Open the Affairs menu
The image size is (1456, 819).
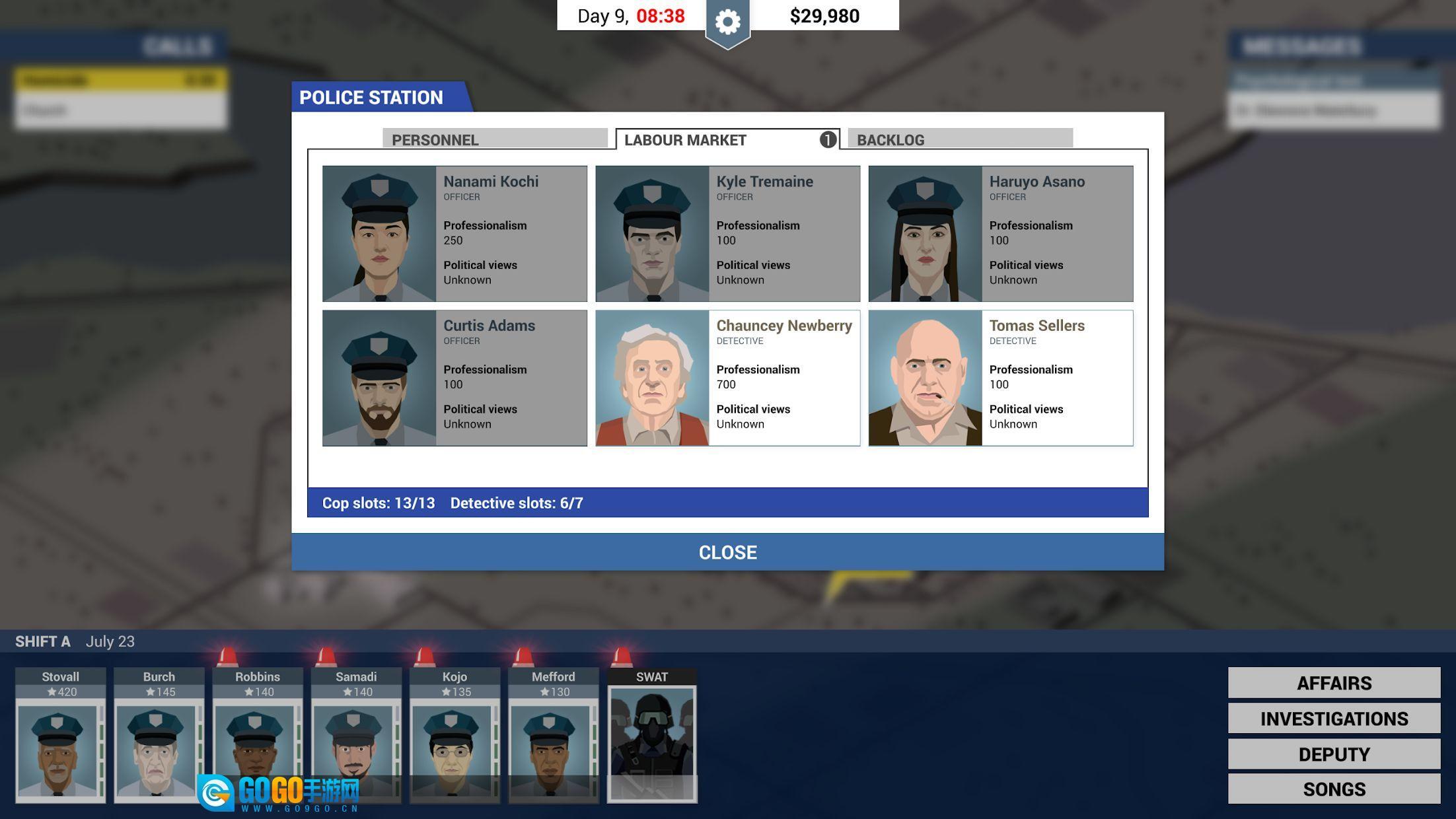coord(1334,683)
